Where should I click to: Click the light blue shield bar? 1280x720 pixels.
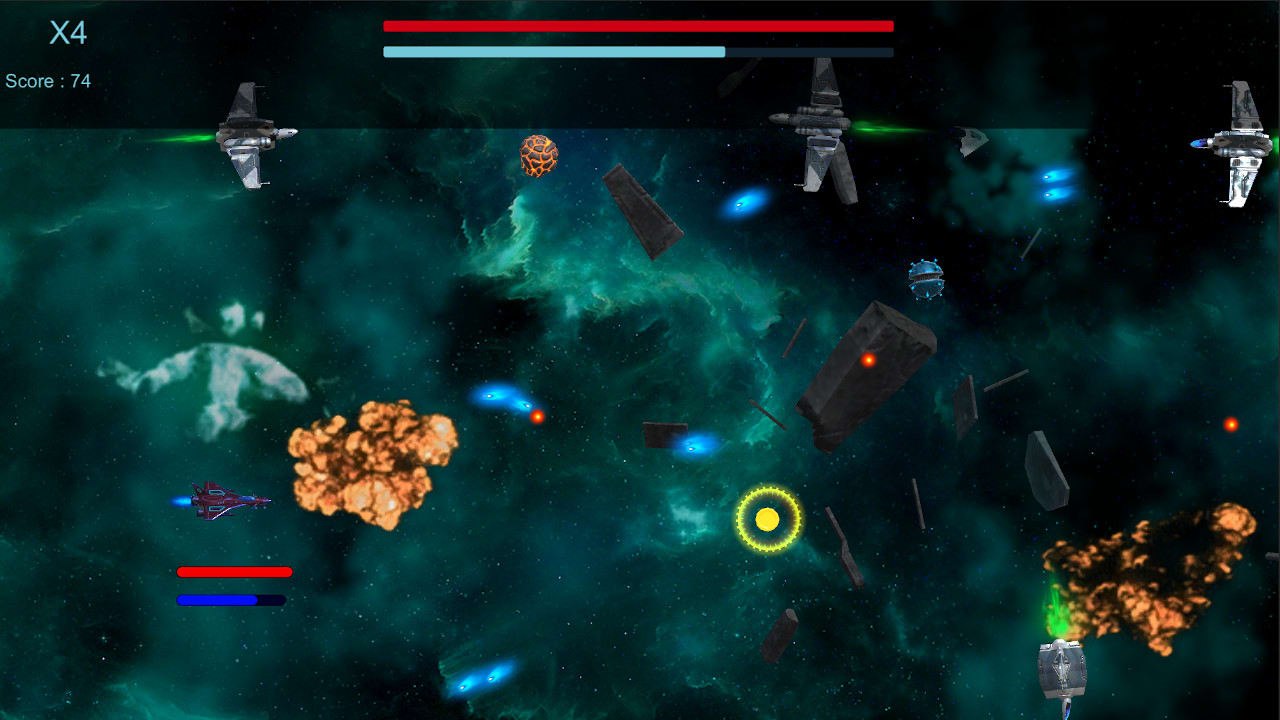click(555, 49)
